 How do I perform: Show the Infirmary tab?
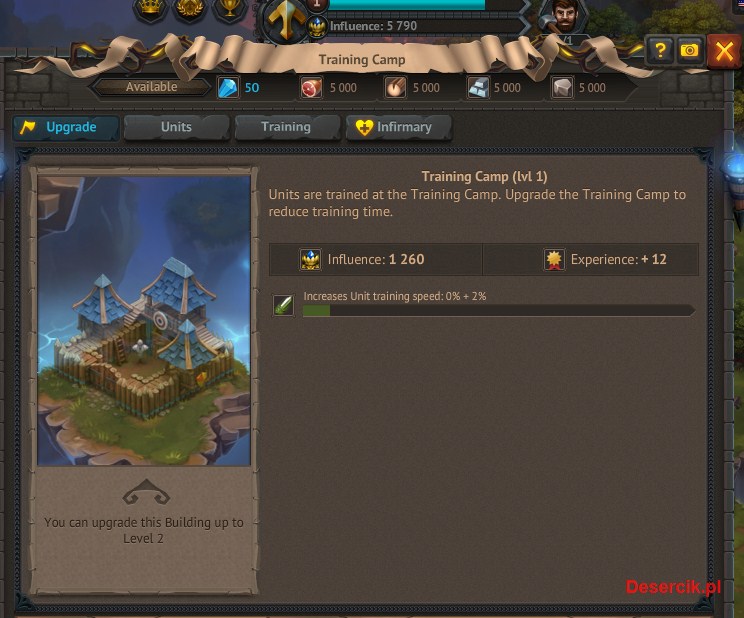(398, 128)
